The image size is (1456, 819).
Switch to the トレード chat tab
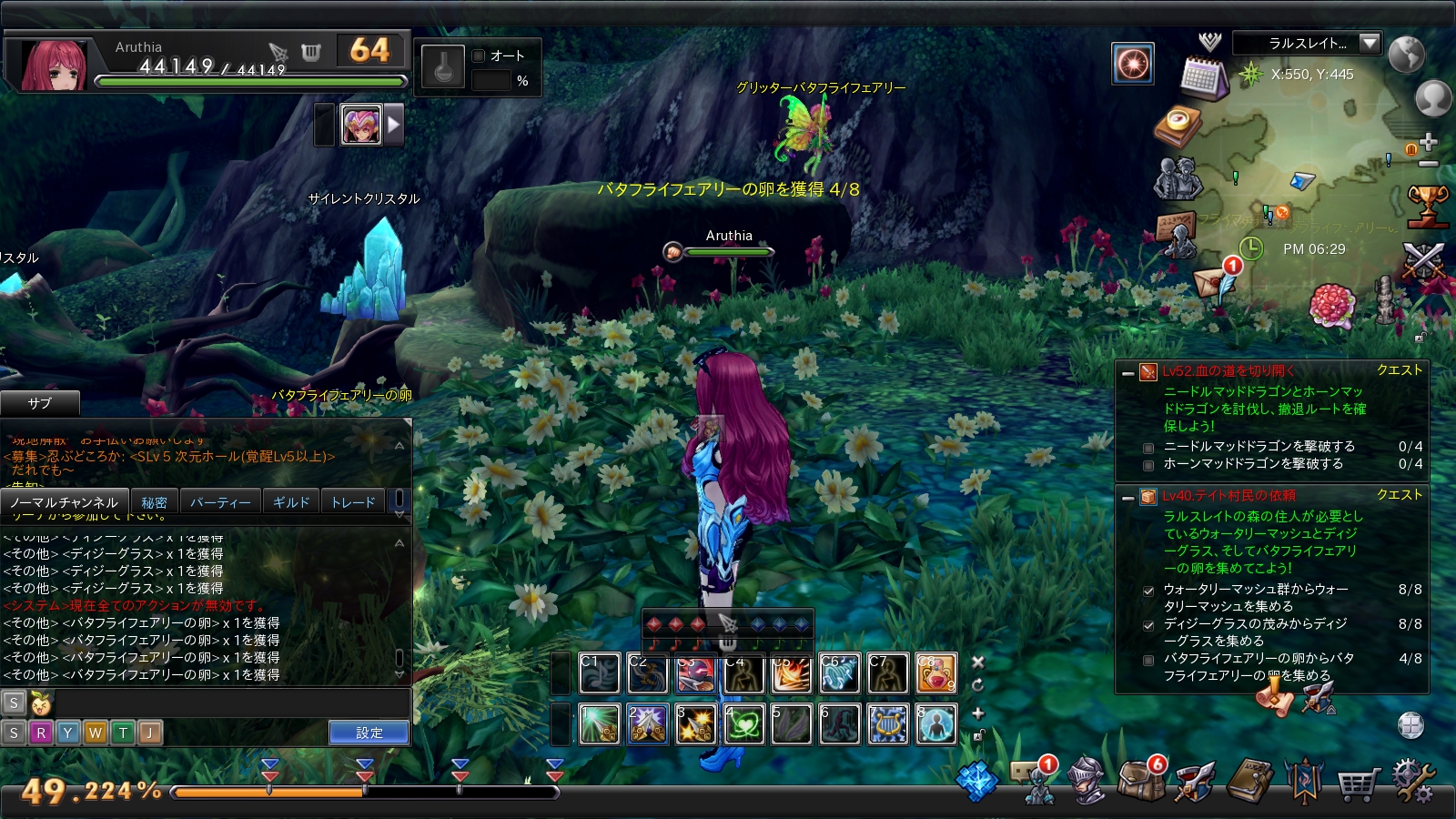353,502
